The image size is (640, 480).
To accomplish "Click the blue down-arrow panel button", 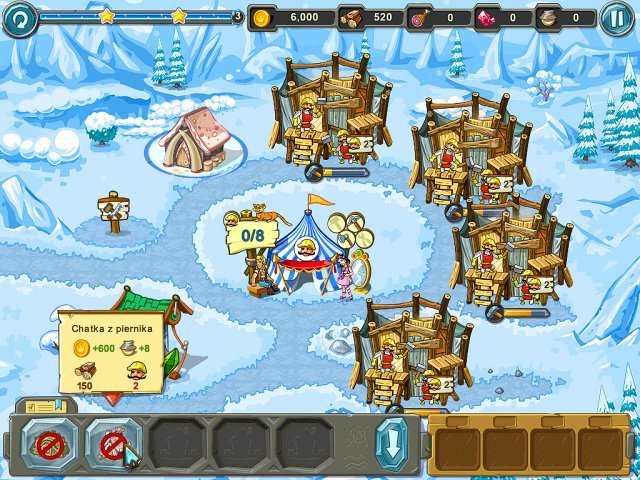I will [x=389, y=443].
